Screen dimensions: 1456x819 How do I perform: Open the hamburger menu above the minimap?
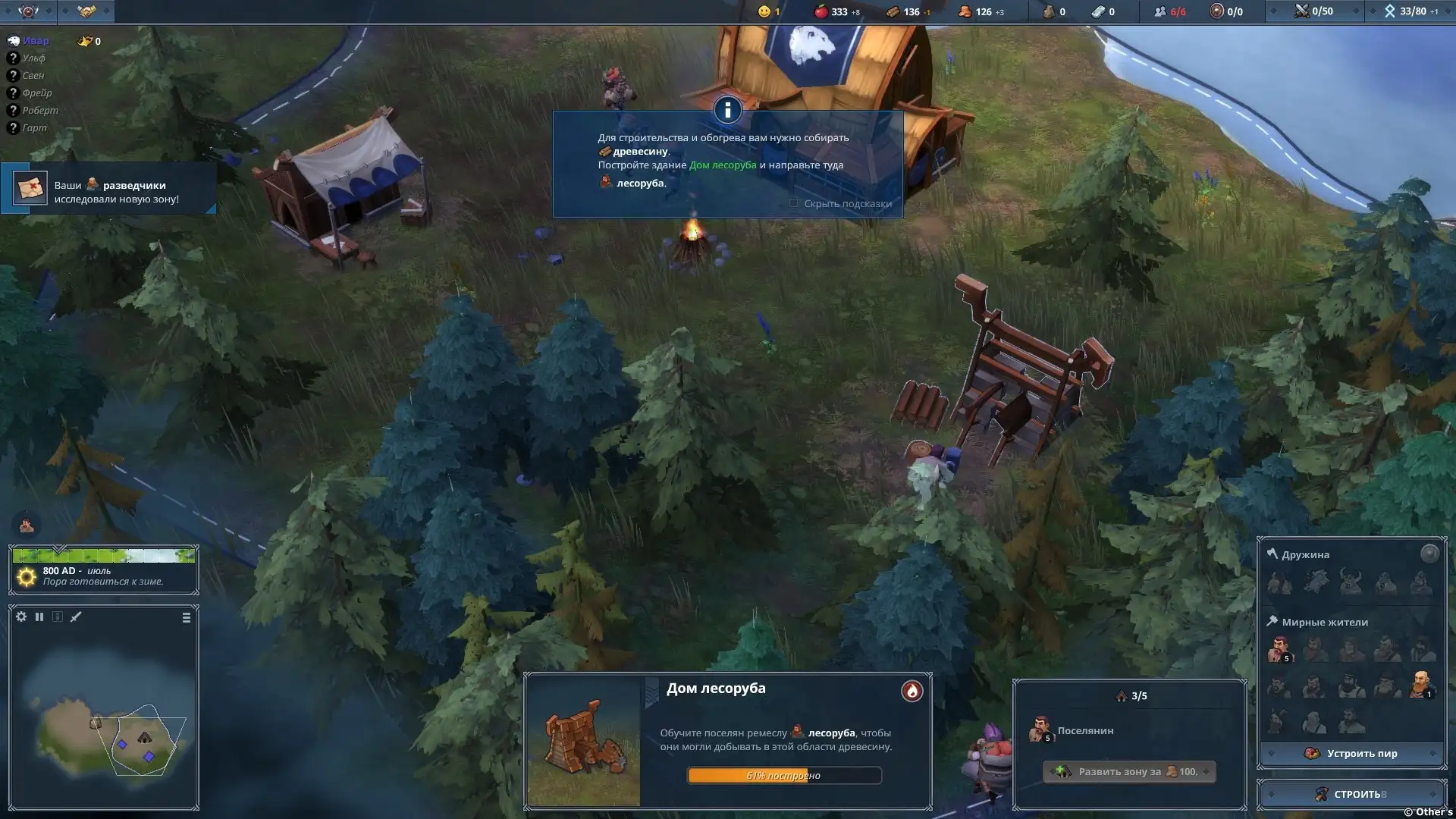click(187, 618)
